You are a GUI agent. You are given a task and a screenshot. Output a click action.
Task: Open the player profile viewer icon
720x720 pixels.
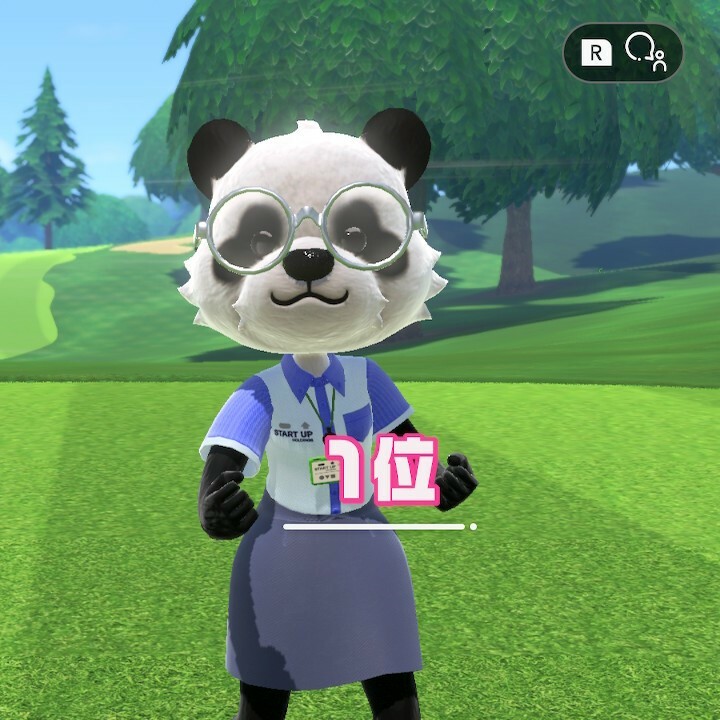[645, 52]
